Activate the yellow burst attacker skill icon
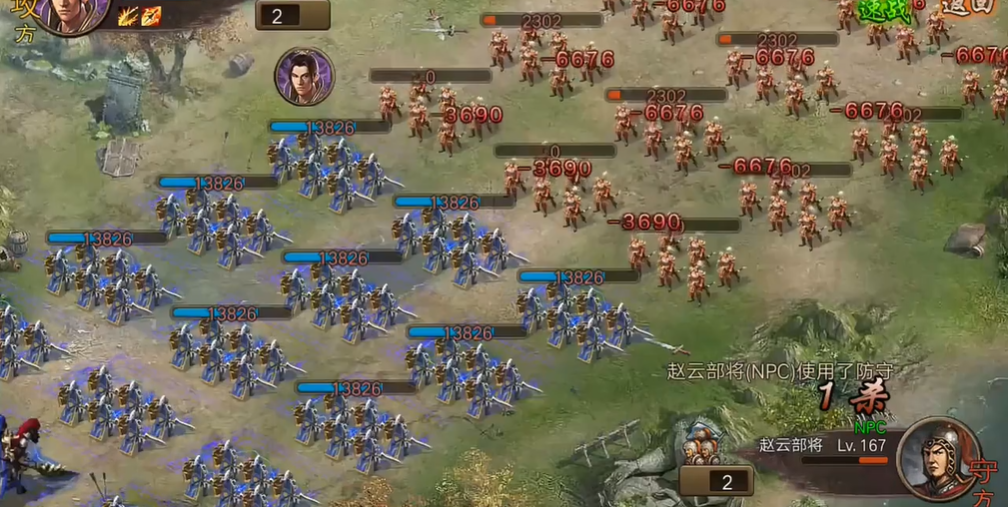Viewport: 1008px width, 507px height. pyautogui.click(x=127, y=15)
